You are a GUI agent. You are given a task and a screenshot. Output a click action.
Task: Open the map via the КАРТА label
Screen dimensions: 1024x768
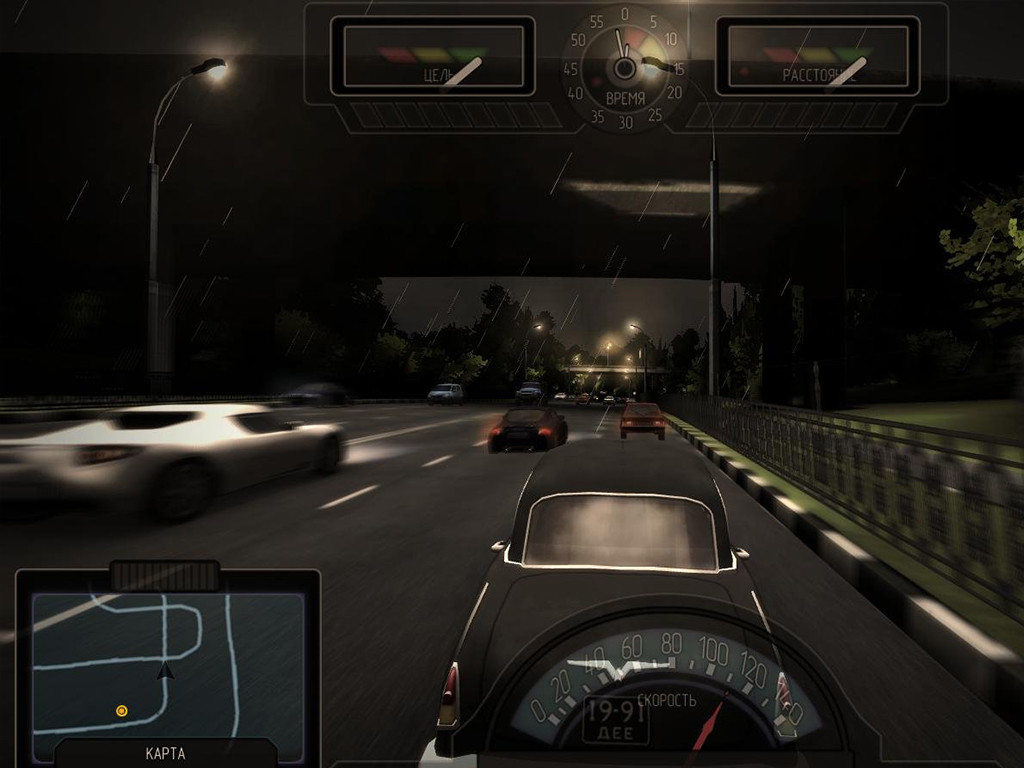[x=165, y=753]
